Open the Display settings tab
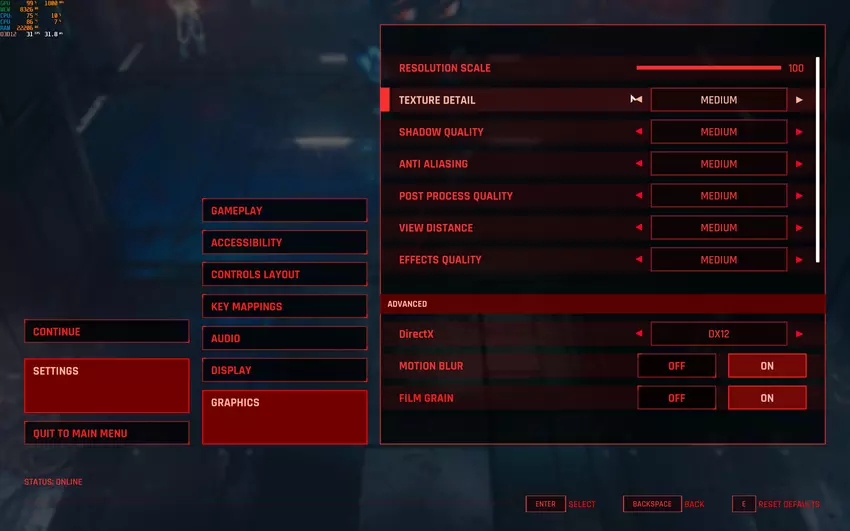Screen dimensions: 850x531 (x=284, y=371)
